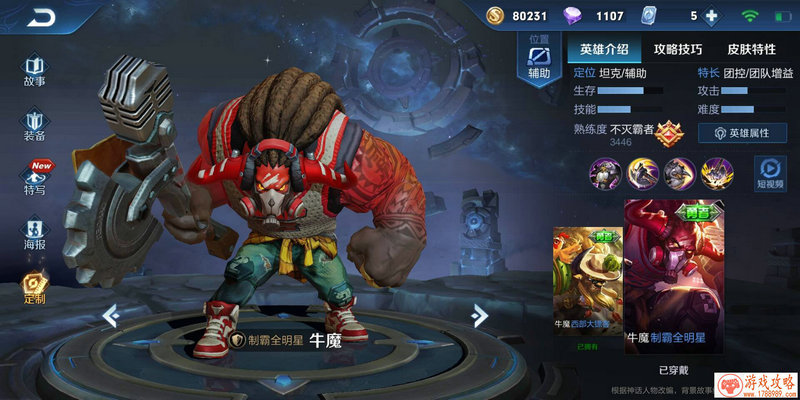The width and height of the screenshot is (800, 400).
Task: Open the 故事 (Story) page
Action: point(35,70)
